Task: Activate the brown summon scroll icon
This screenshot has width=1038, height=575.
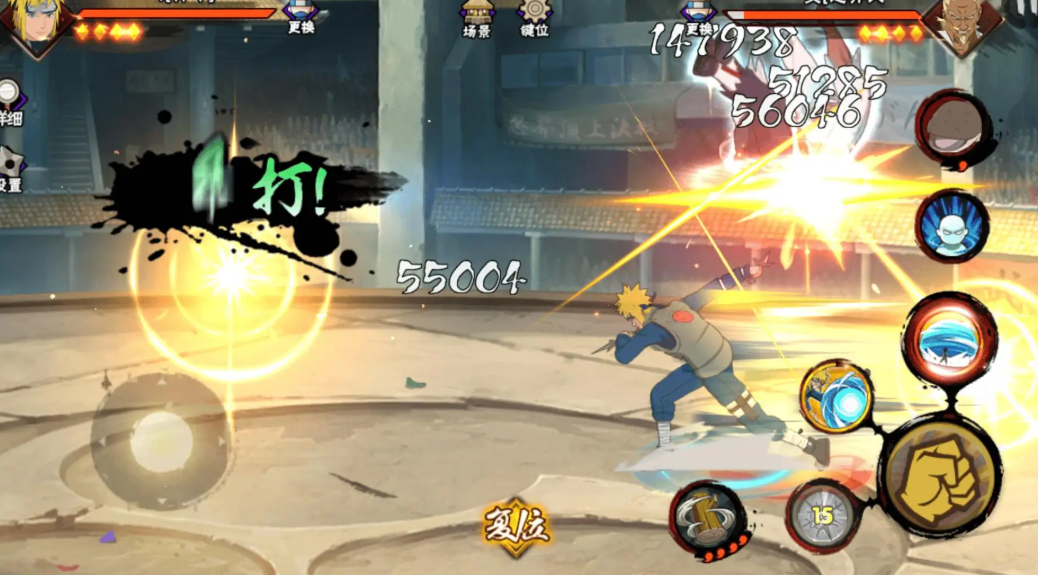Action: coord(952,128)
